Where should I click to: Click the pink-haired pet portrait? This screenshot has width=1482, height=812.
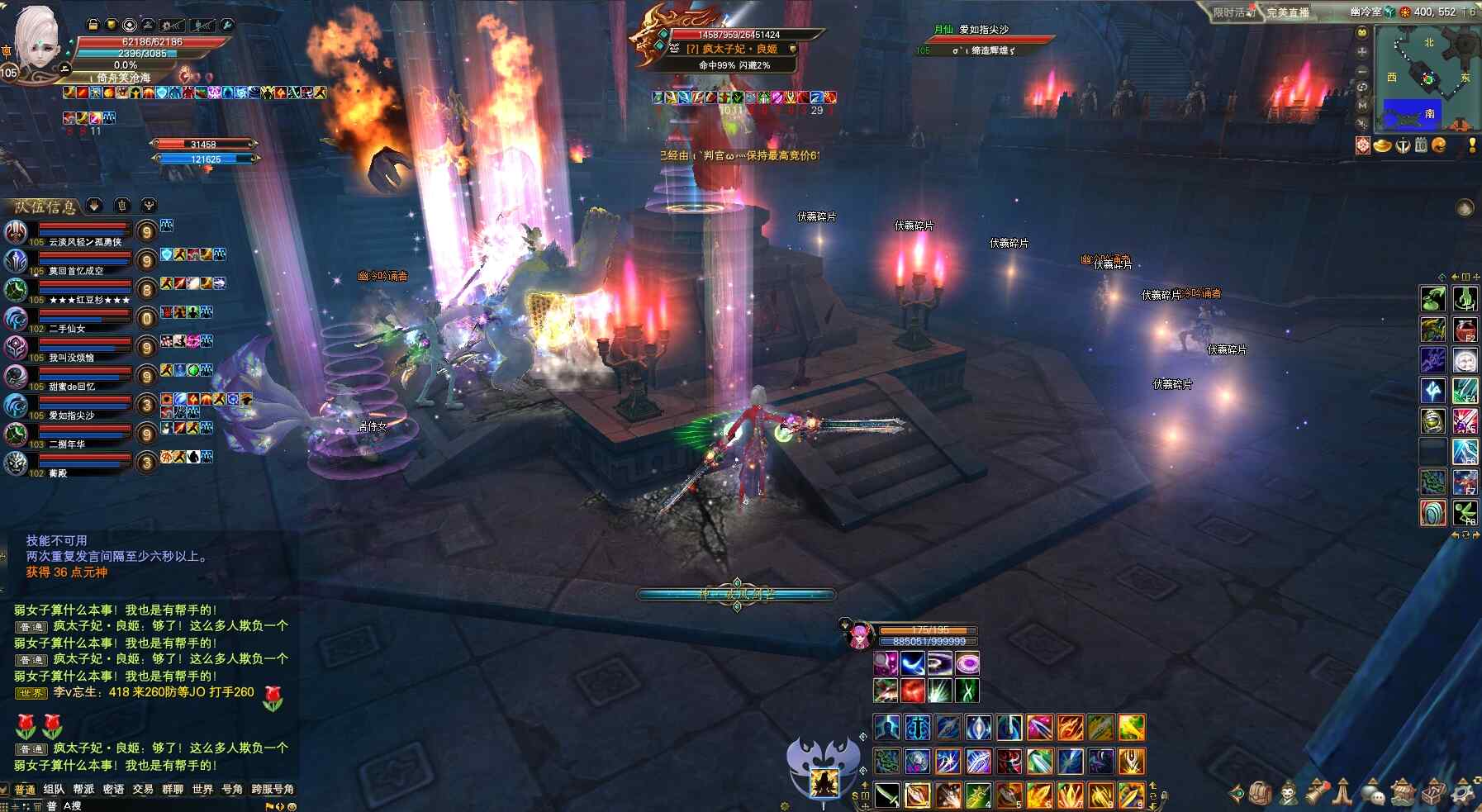[x=859, y=636]
